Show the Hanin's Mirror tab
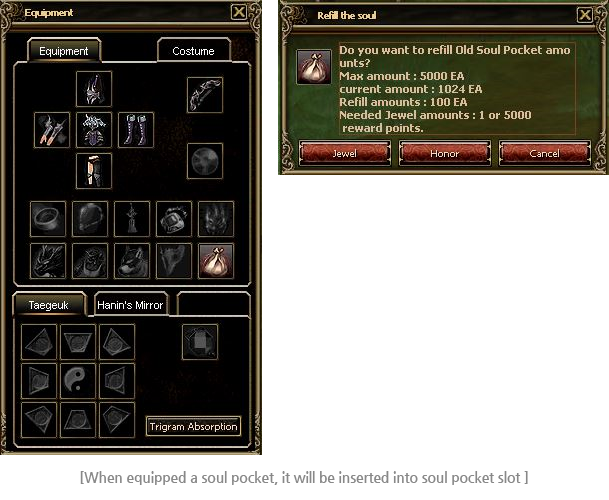Image resolution: width=609 pixels, height=500 pixels. tap(131, 305)
